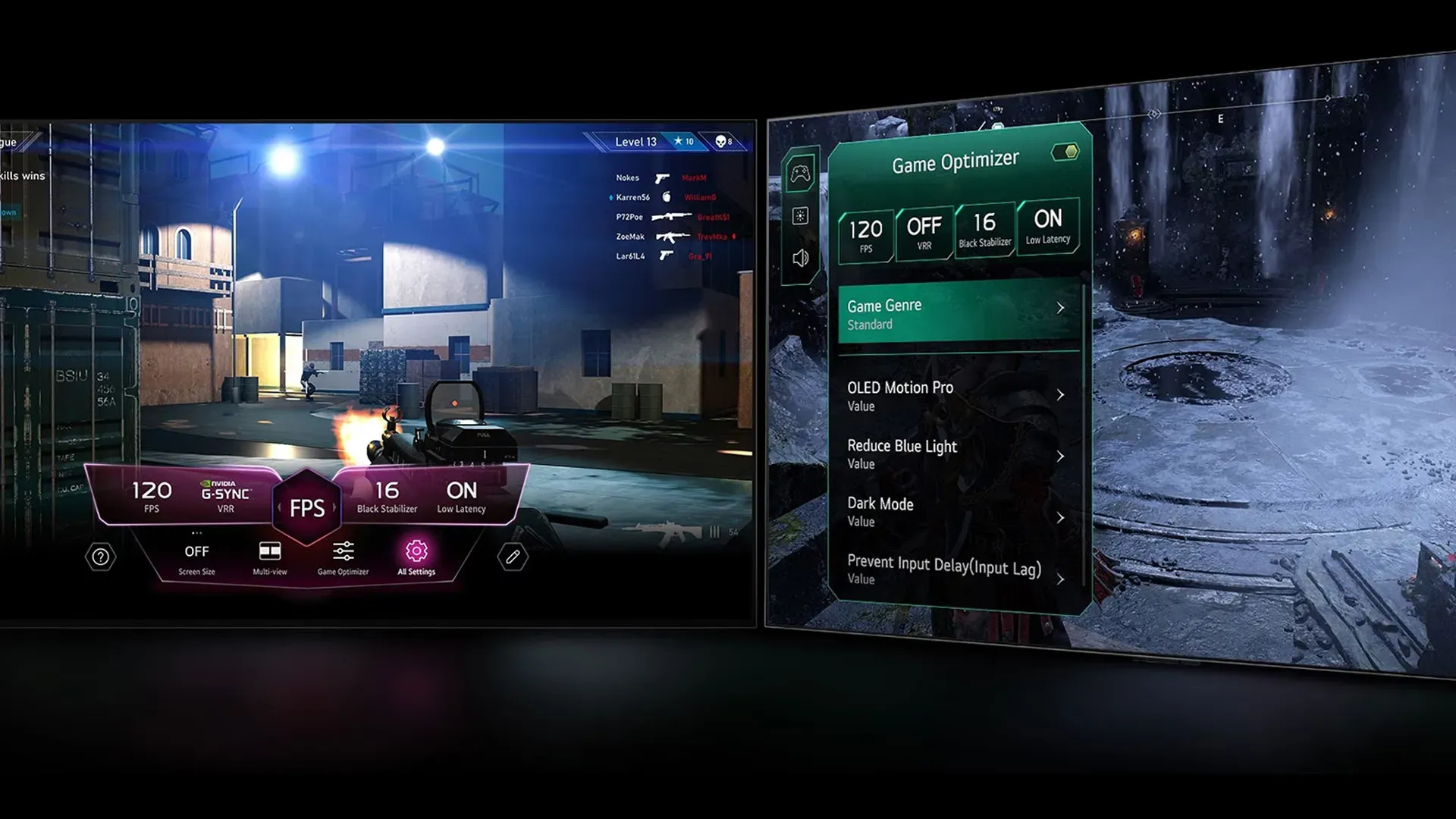
Task: Click the Level 13 badge in the scoreboard
Action: click(x=635, y=142)
